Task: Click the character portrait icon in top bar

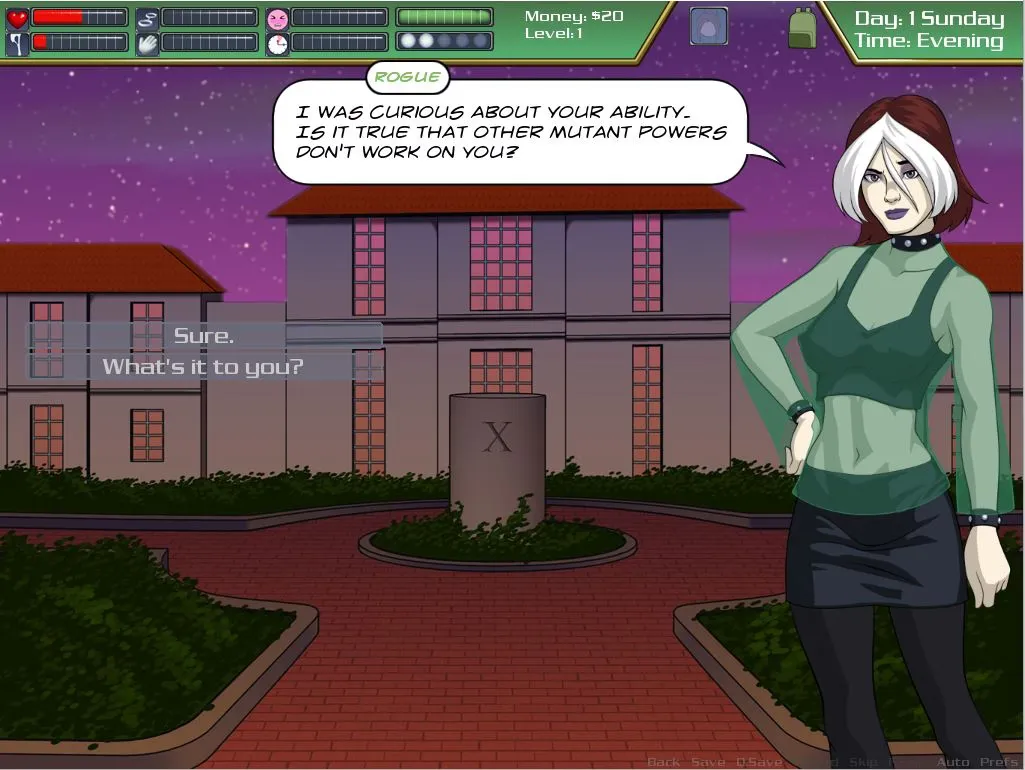Action: (708, 27)
